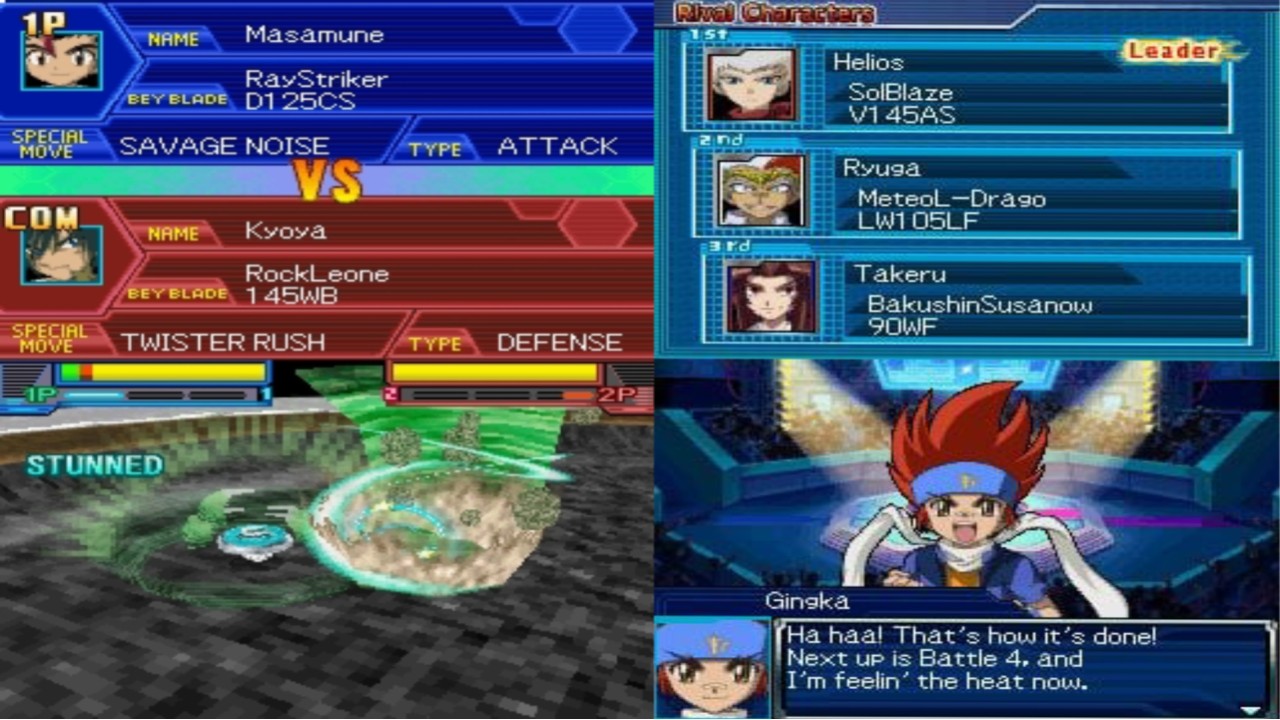Viewport: 1280px width, 720px height.
Task: Advance Gingka's dialogue with the down arrow
Action: [x=1250, y=709]
